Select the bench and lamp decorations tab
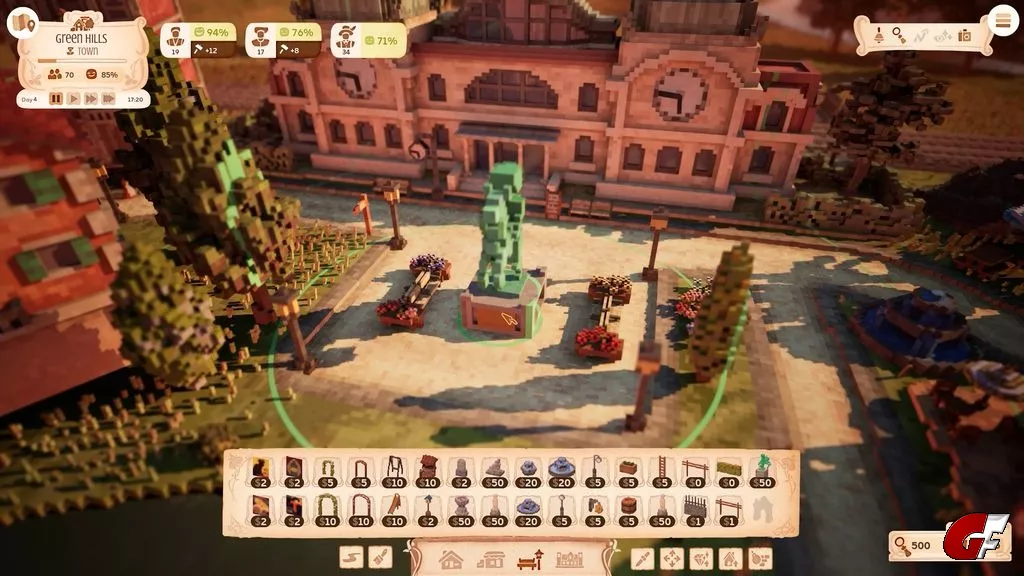1024x576 pixels. click(527, 559)
